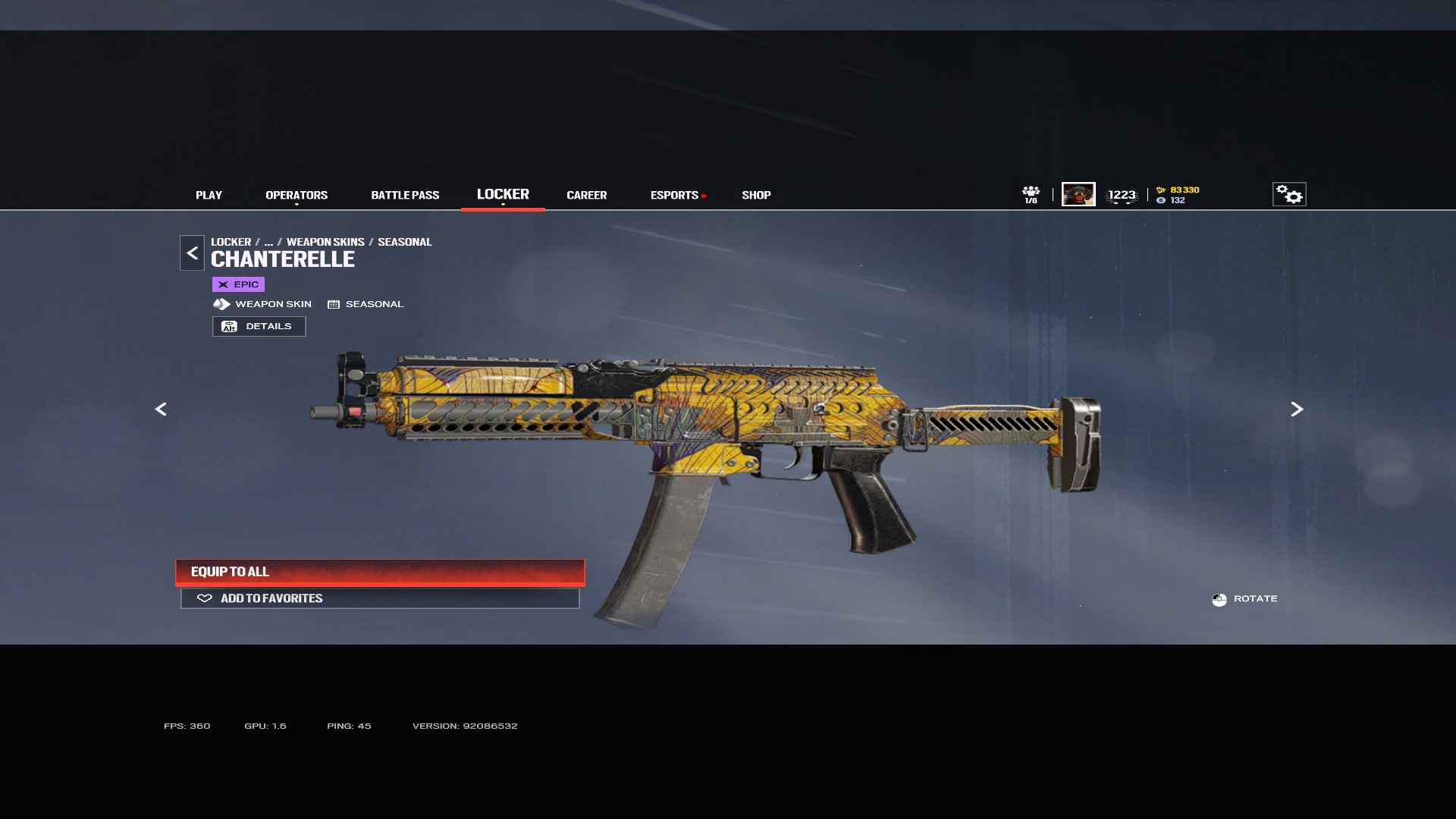Jump to Weapon Skins breadcrumb
The image size is (1456, 819).
[325, 242]
